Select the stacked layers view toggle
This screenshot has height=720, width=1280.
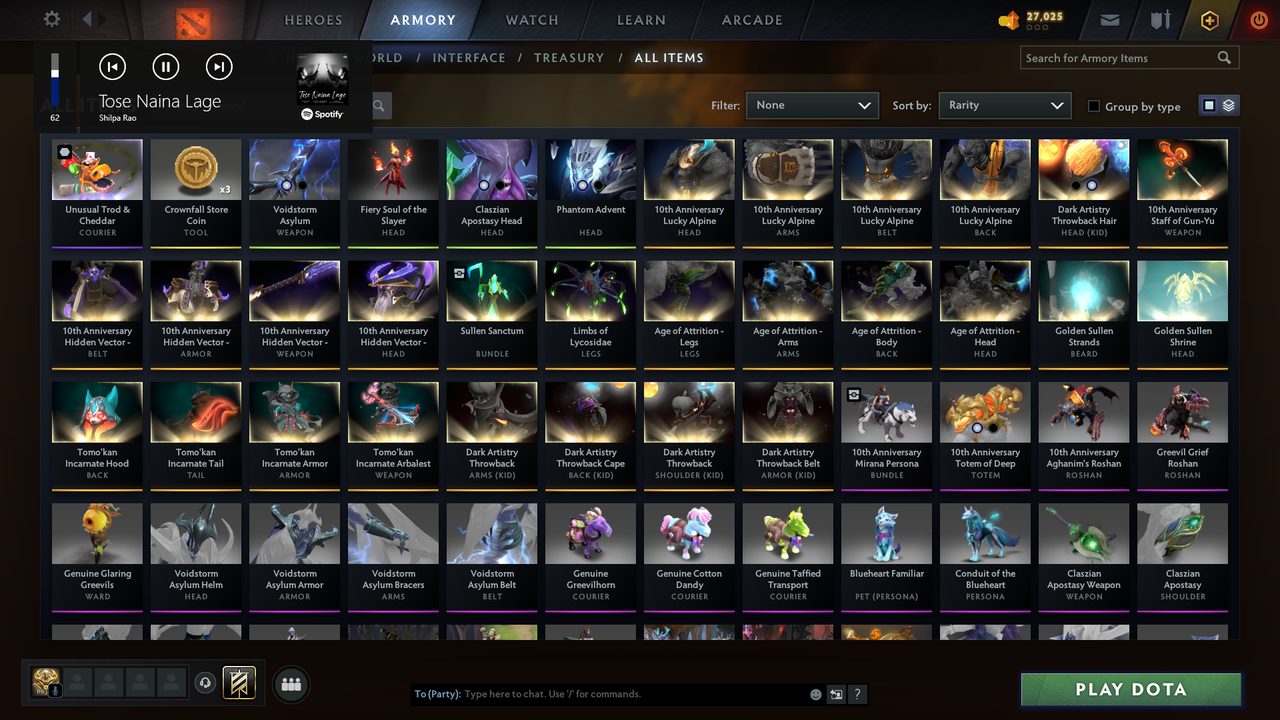(1227, 106)
